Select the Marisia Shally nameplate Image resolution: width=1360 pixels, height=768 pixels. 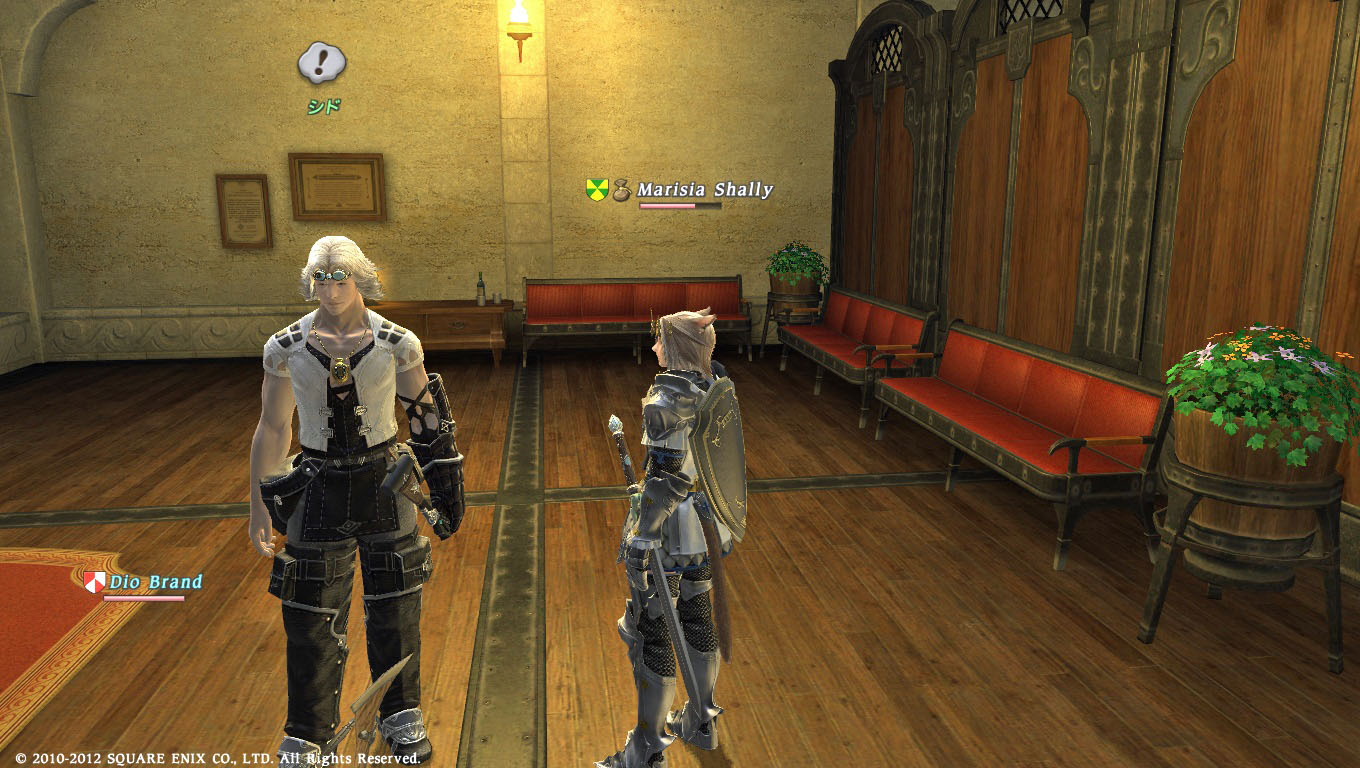click(704, 189)
